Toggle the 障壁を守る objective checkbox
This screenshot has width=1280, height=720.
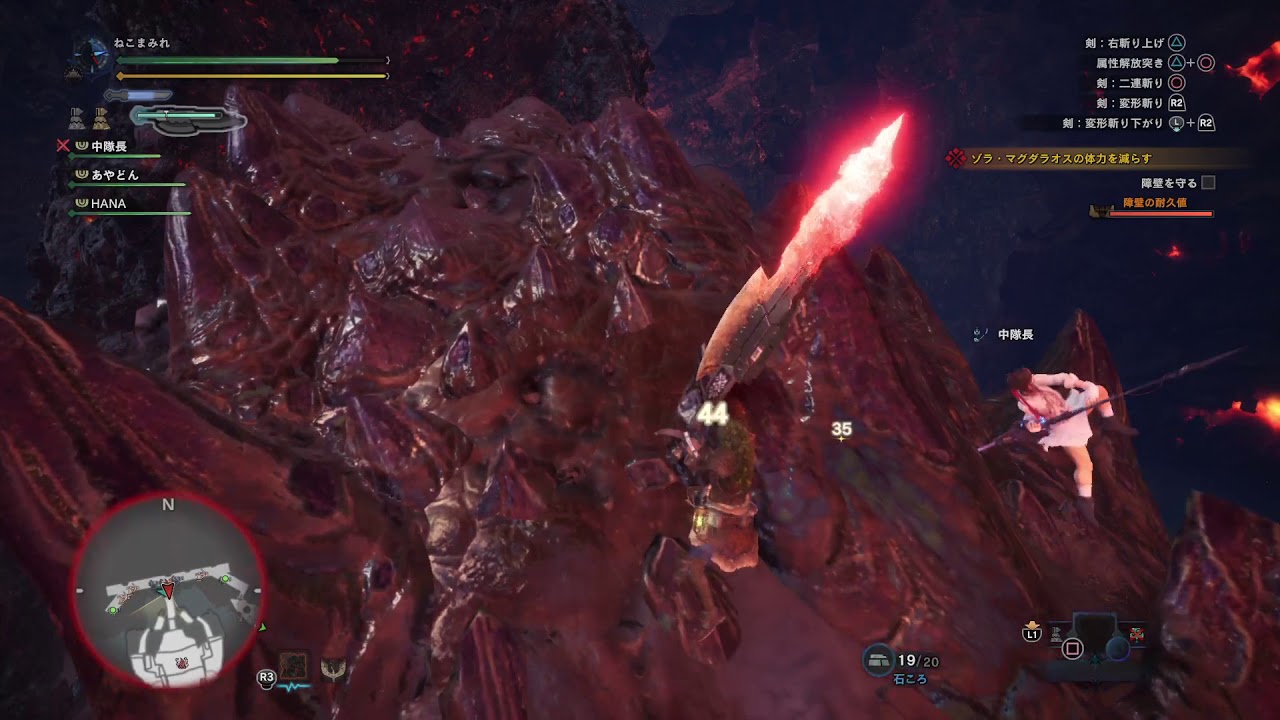coord(1208,183)
